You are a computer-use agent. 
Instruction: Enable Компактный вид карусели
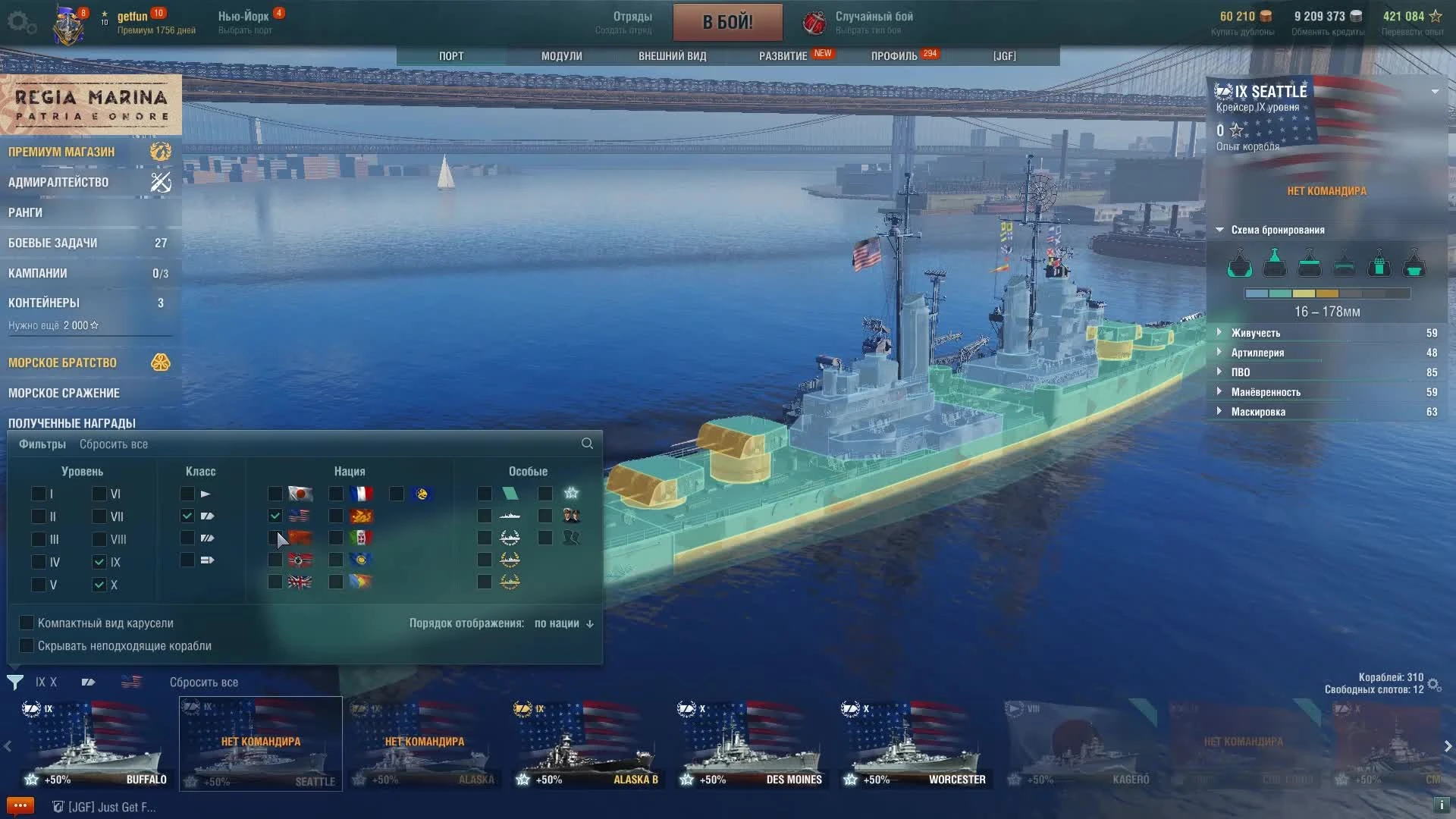point(27,623)
